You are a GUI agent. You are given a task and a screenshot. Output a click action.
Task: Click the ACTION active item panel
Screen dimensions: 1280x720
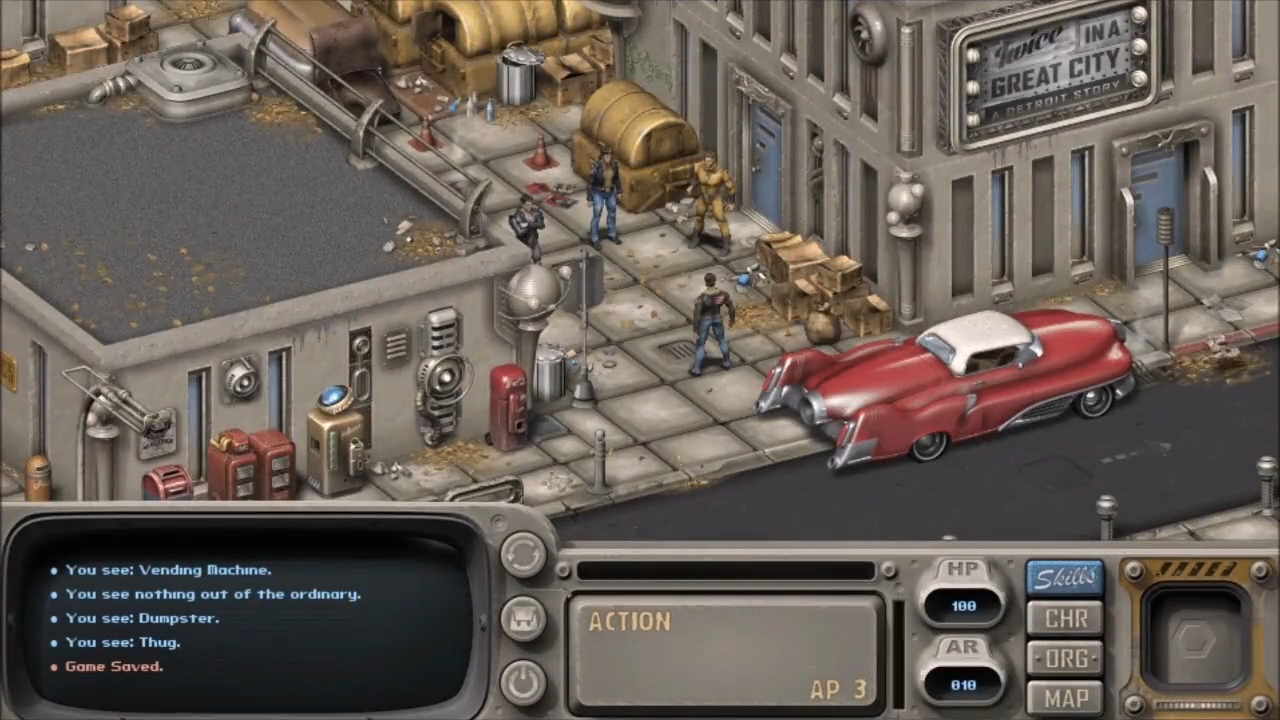click(x=726, y=653)
